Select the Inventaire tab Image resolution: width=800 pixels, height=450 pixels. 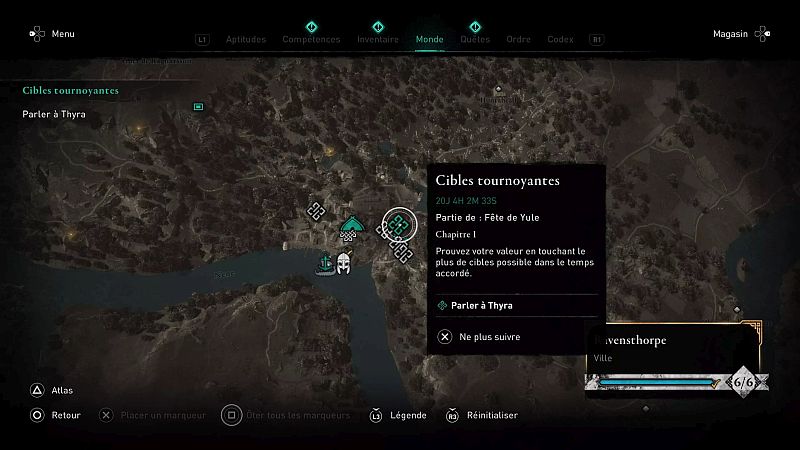click(x=378, y=40)
